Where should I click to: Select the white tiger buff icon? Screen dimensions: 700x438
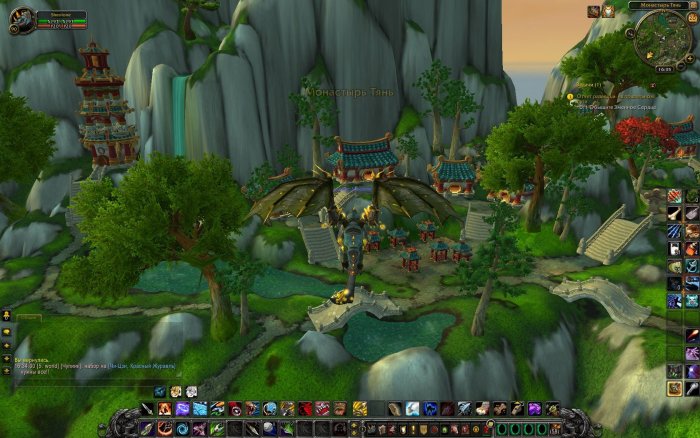[x=608, y=11]
